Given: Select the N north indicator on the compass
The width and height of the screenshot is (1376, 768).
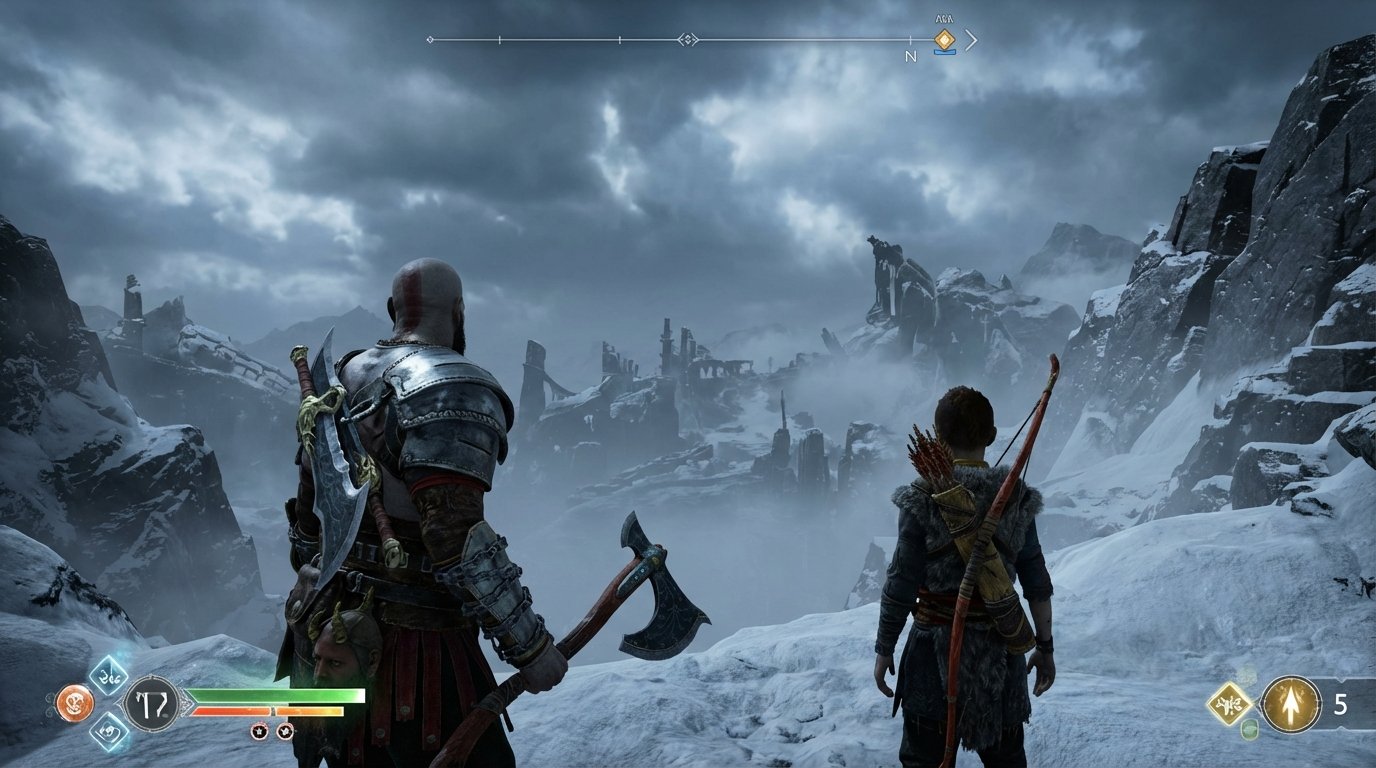Looking at the screenshot, I should (911, 58).
